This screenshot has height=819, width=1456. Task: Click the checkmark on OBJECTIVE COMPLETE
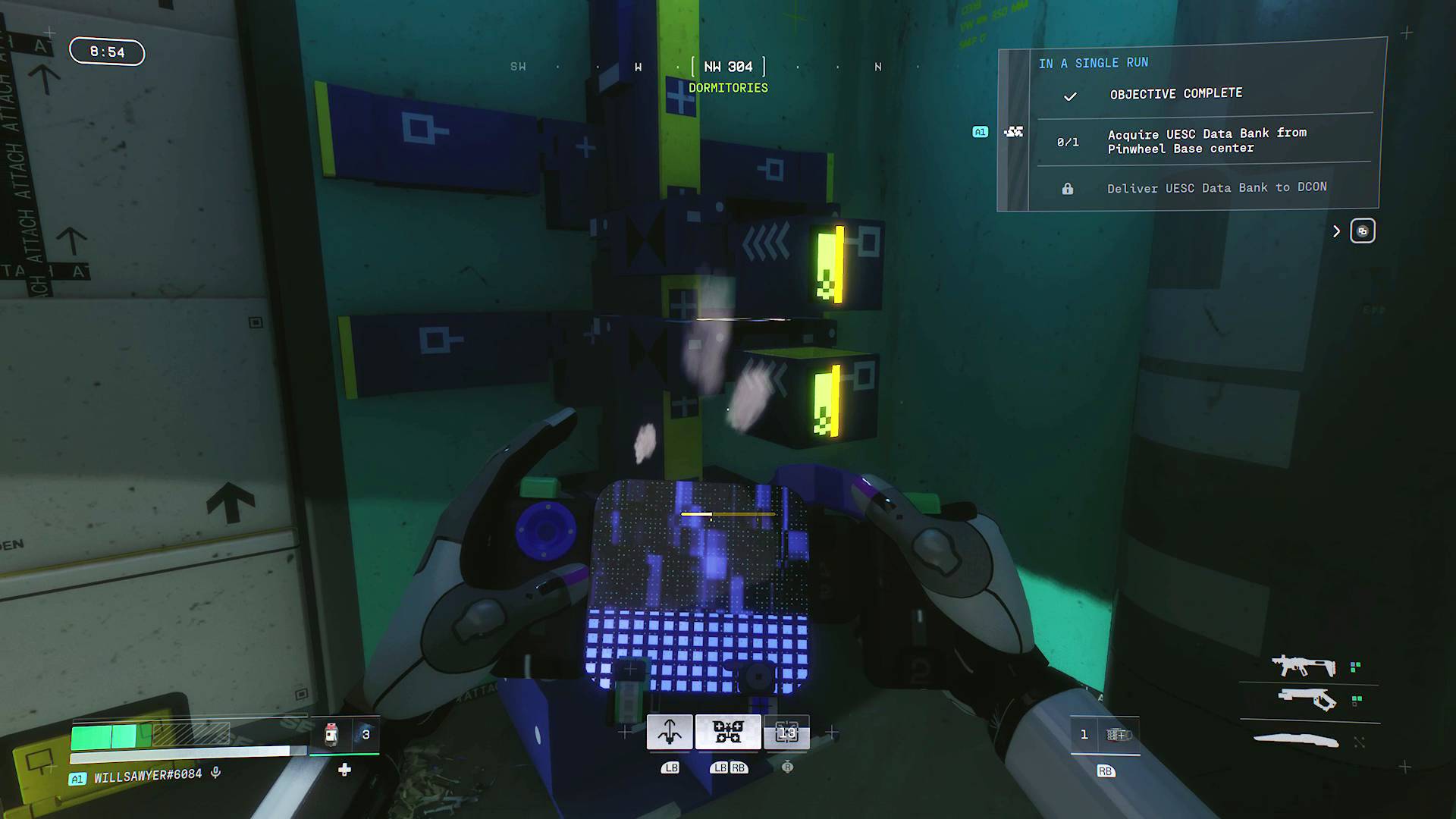pos(1070,96)
